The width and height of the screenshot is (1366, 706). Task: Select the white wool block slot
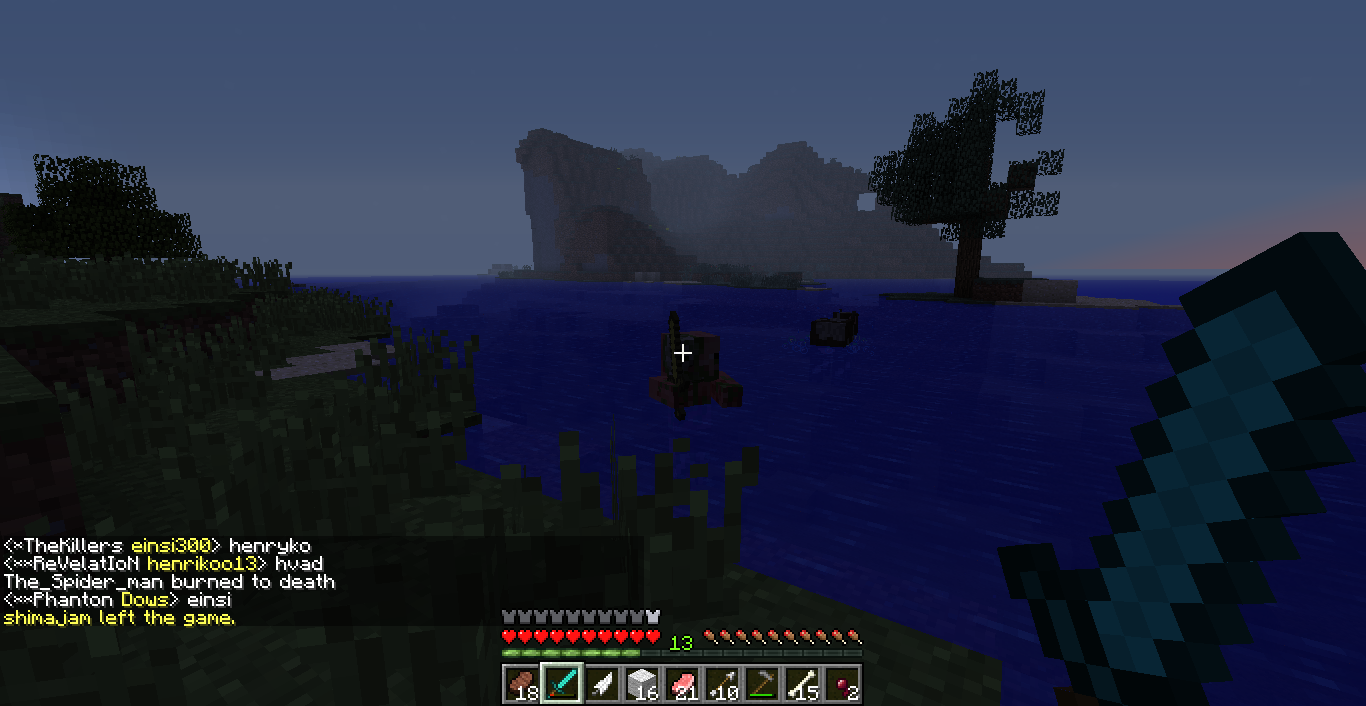pyautogui.click(x=641, y=685)
